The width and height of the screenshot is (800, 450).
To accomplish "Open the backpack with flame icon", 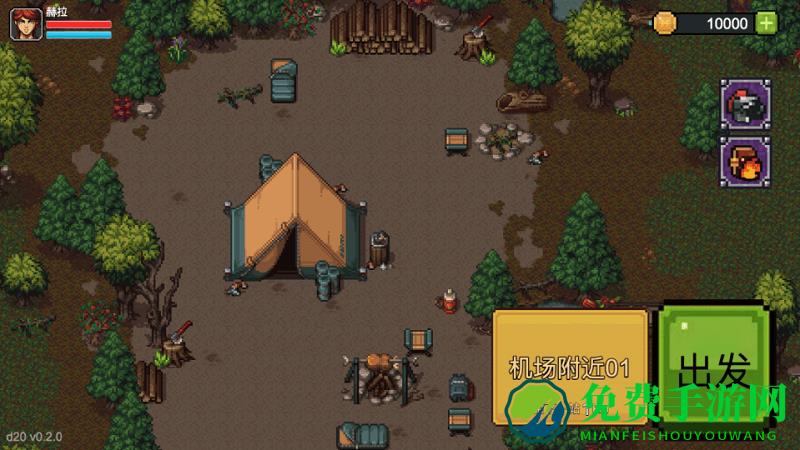I will point(745,161).
